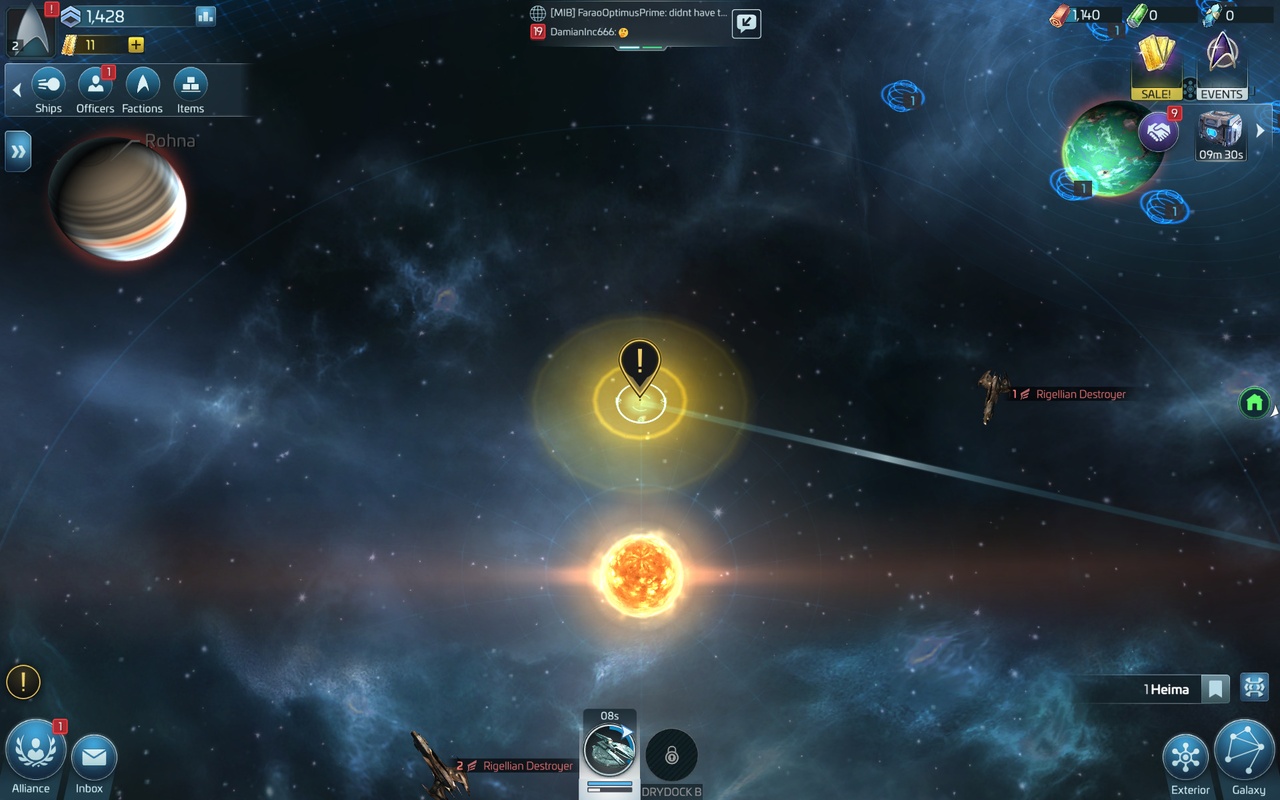Viewport: 1280px width, 800px height.
Task: Switch to the Exterior view
Action: tap(1187, 762)
